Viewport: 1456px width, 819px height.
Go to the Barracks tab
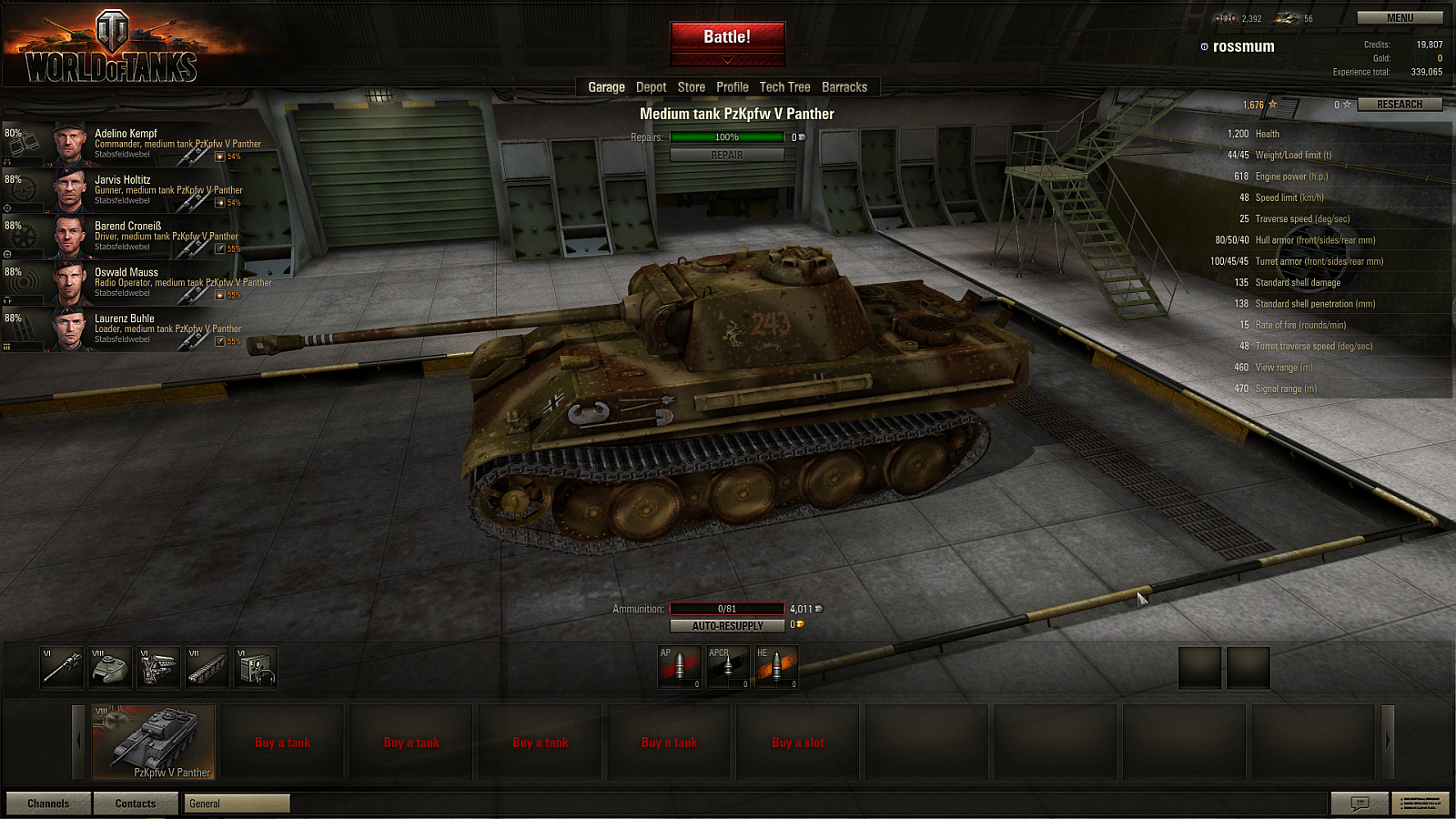(844, 87)
